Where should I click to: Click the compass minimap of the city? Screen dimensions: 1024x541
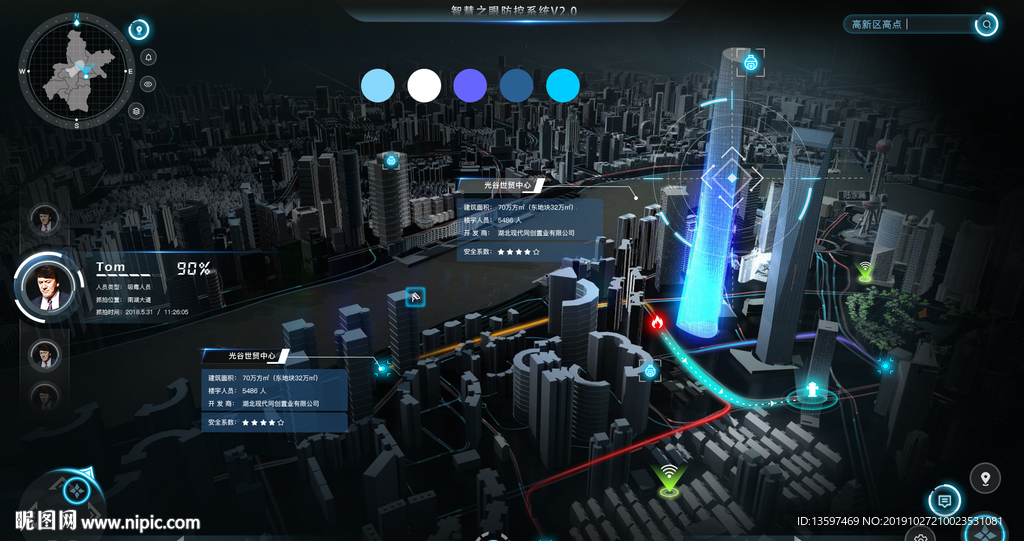[76, 71]
